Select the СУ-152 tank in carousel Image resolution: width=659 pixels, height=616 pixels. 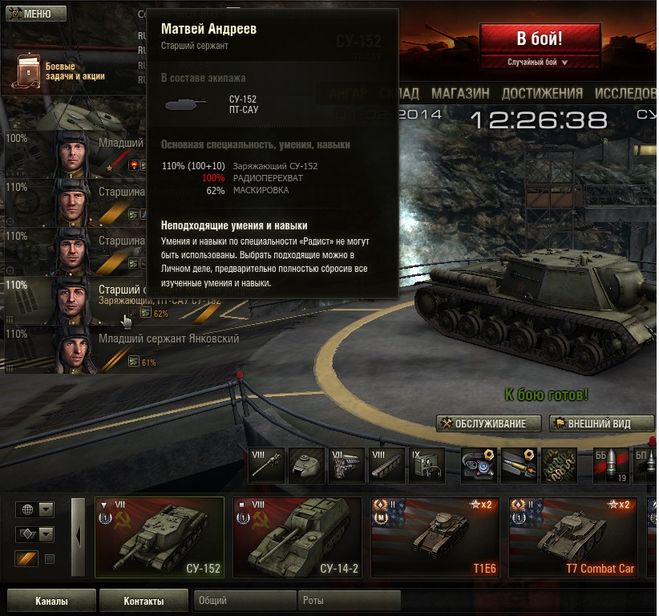pyautogui.click(x=160, y=537)
